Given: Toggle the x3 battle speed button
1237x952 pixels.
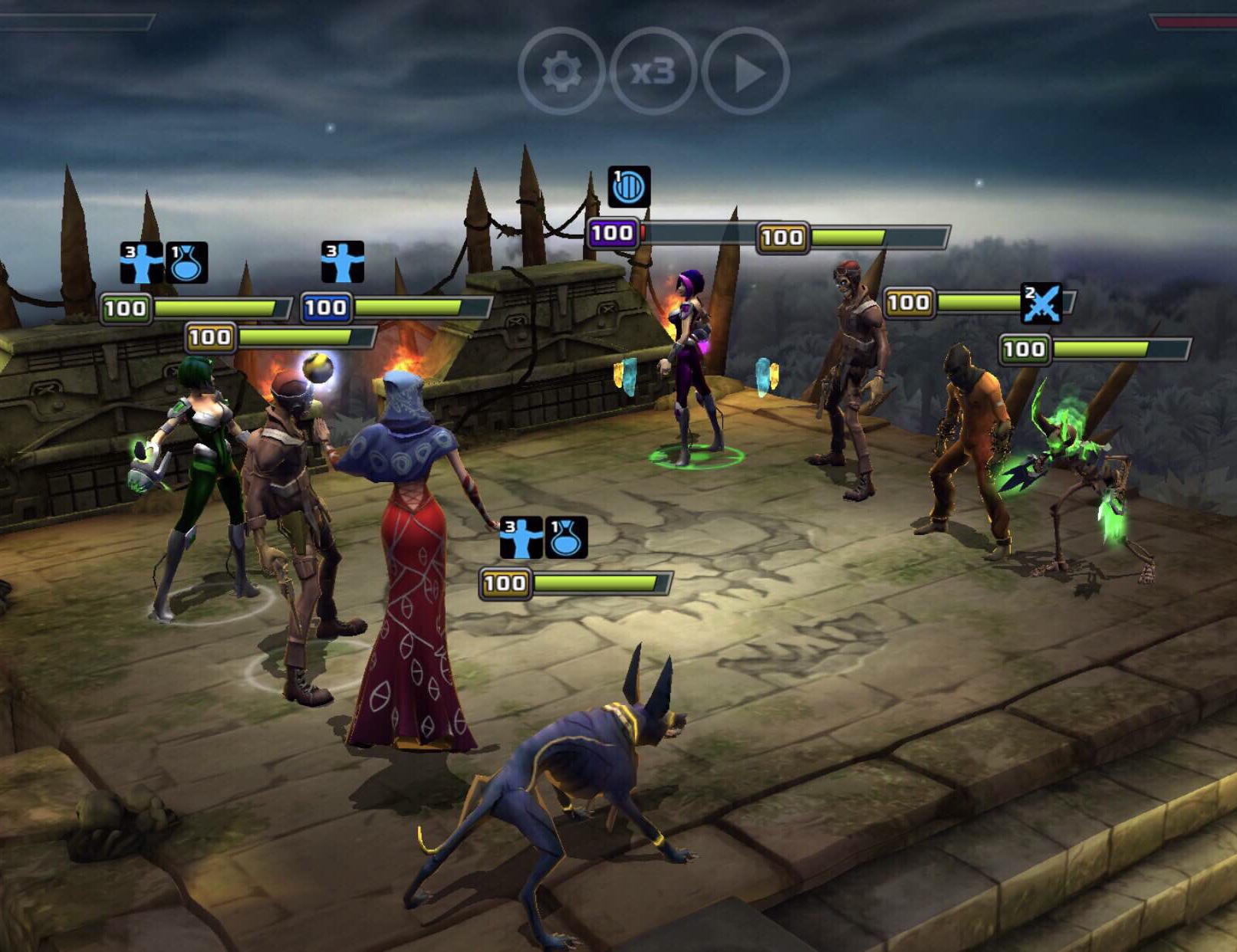Looking at the screenshot, I should [x=653, y=72].
